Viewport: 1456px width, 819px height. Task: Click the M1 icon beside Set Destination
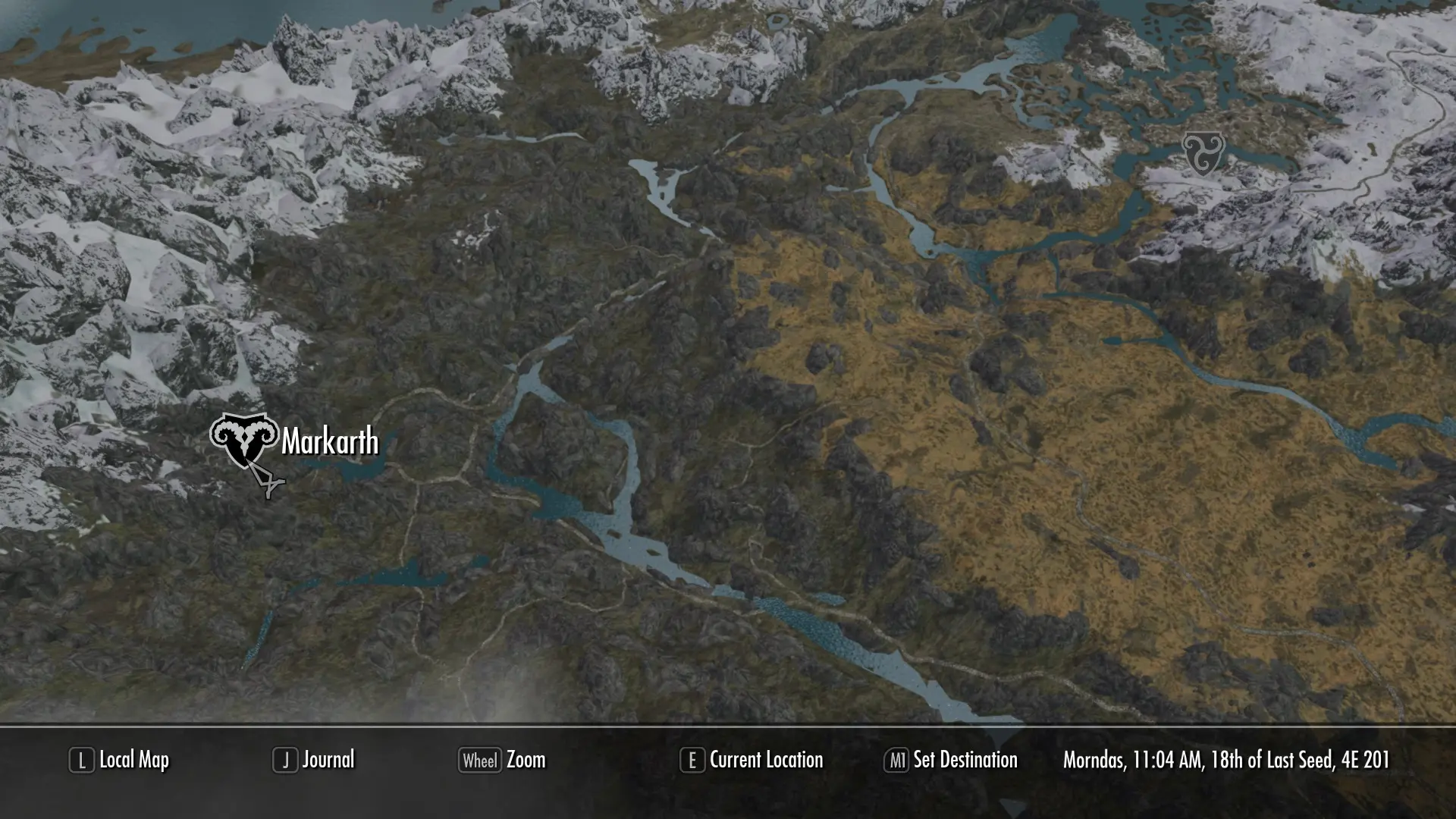coord(898,759)
